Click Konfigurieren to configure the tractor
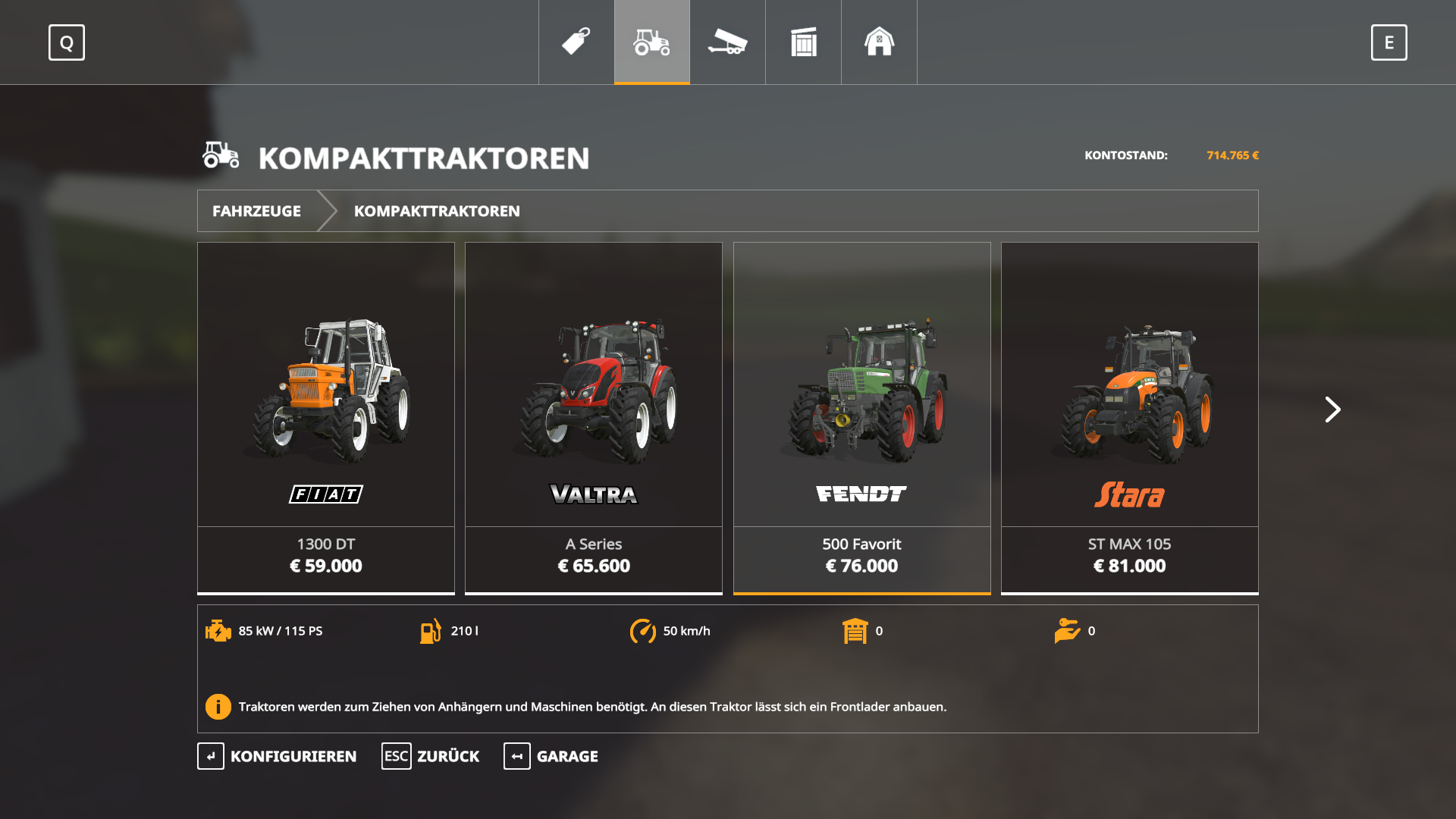The height and width of the screenshot is (819, 1456). 278,756
